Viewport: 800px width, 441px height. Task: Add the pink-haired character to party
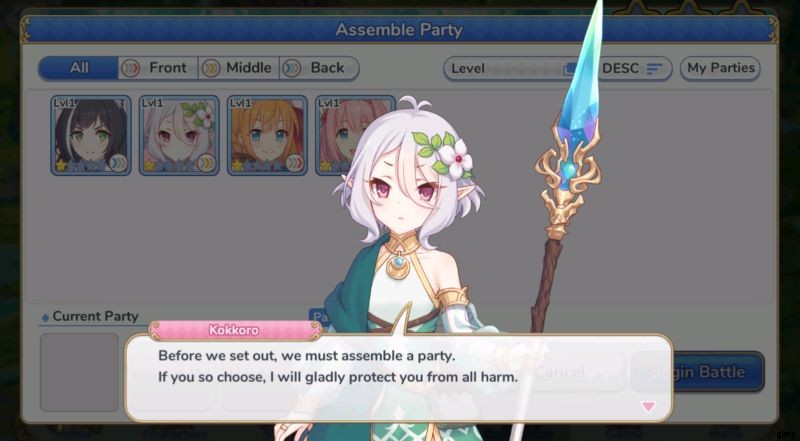[340, 135]
